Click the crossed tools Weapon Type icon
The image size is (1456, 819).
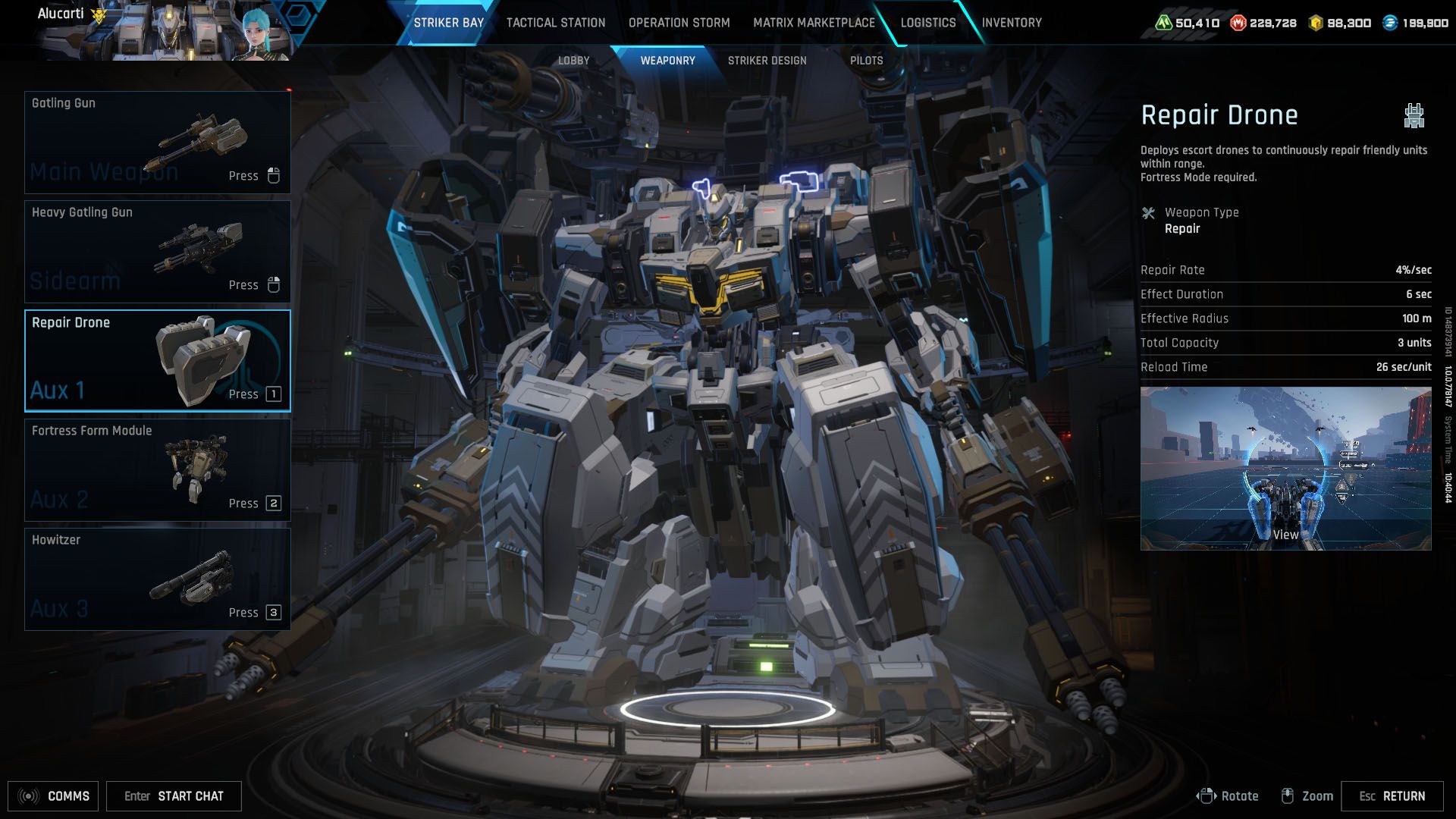point(1148,213)
